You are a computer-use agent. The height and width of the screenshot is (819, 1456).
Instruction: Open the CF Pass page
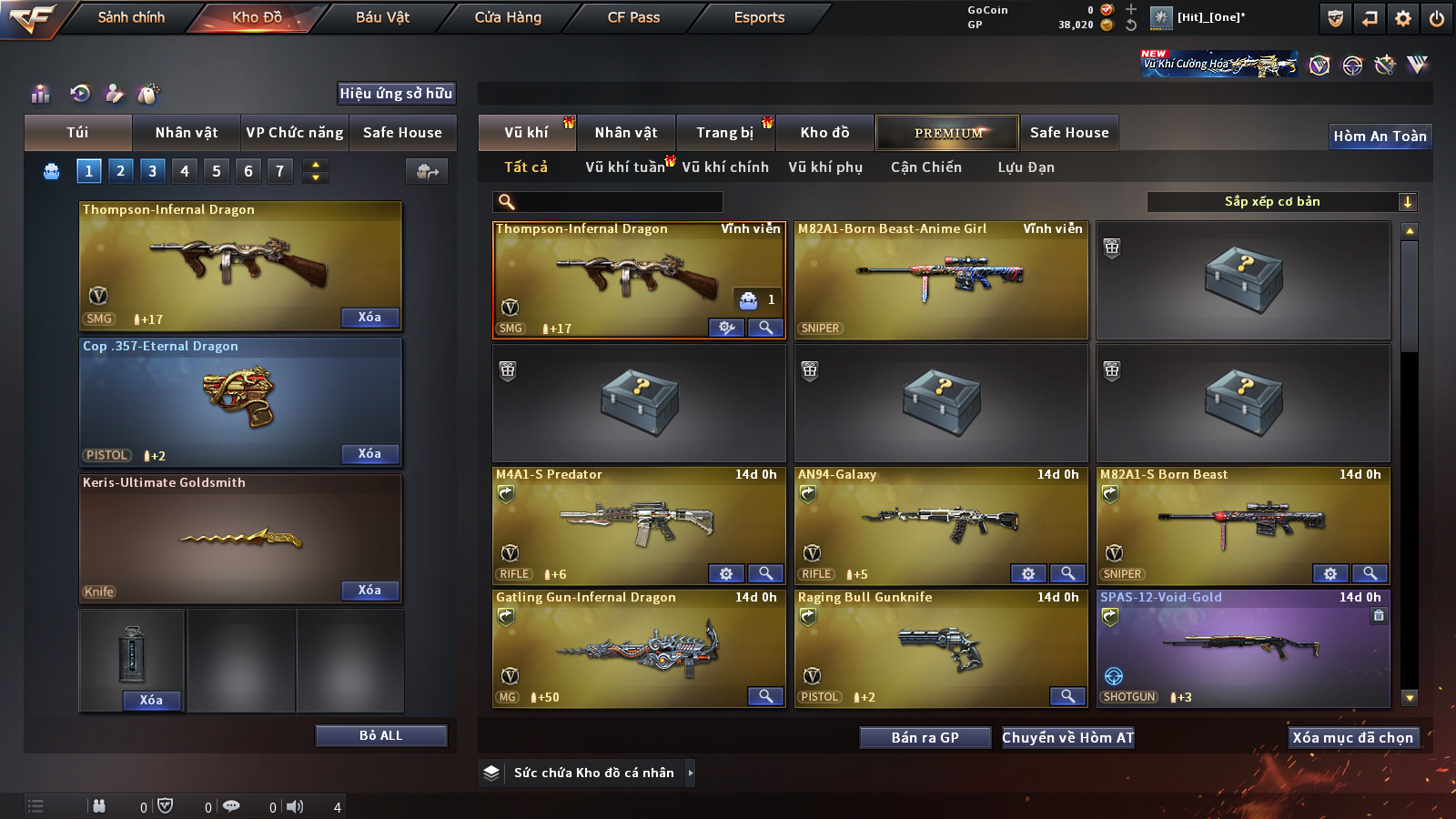633,17
